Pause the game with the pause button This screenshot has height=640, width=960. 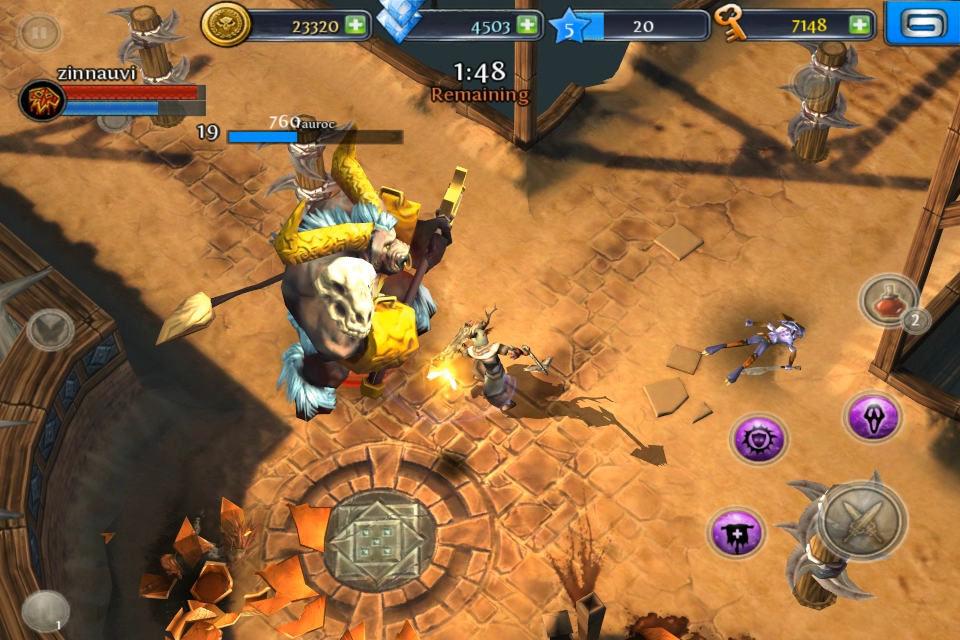coord(39,32)
